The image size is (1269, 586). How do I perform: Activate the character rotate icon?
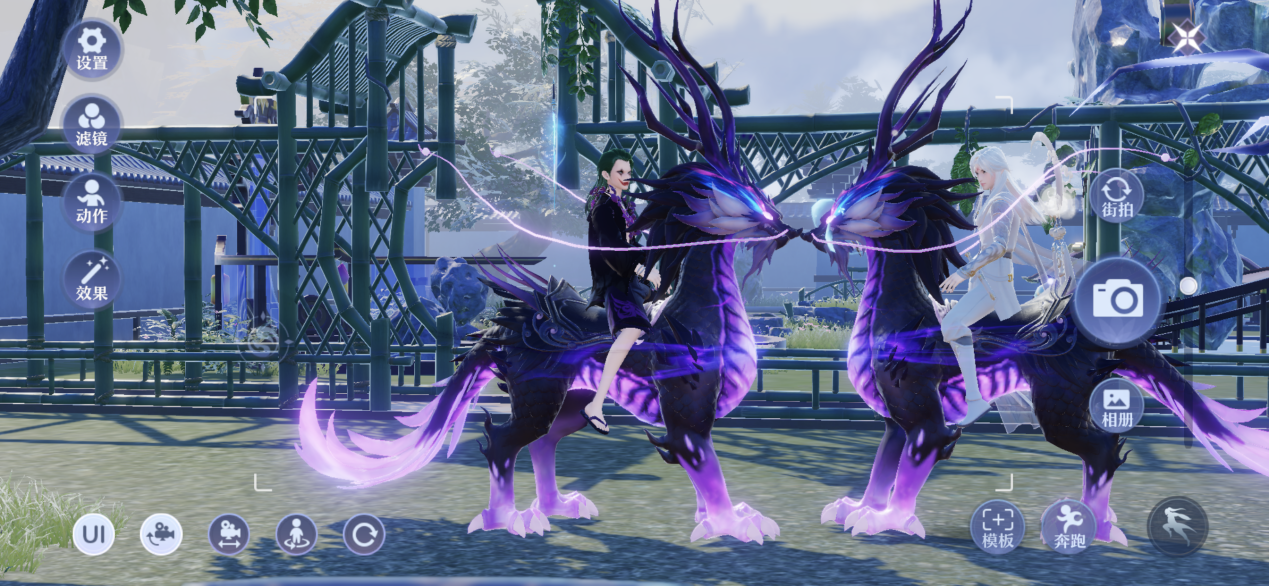297,535
